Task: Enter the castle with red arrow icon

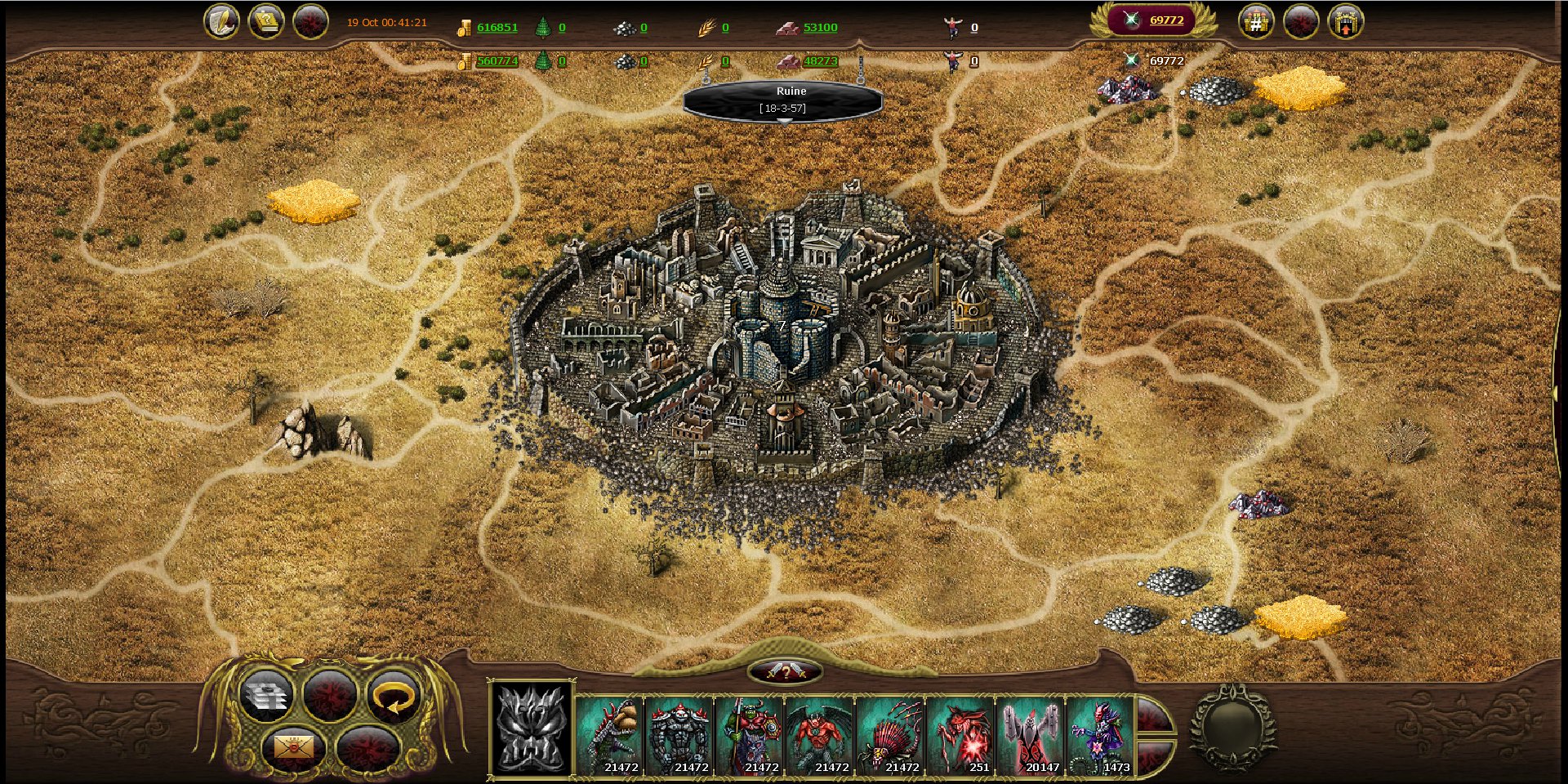Action: point(1345,22)
